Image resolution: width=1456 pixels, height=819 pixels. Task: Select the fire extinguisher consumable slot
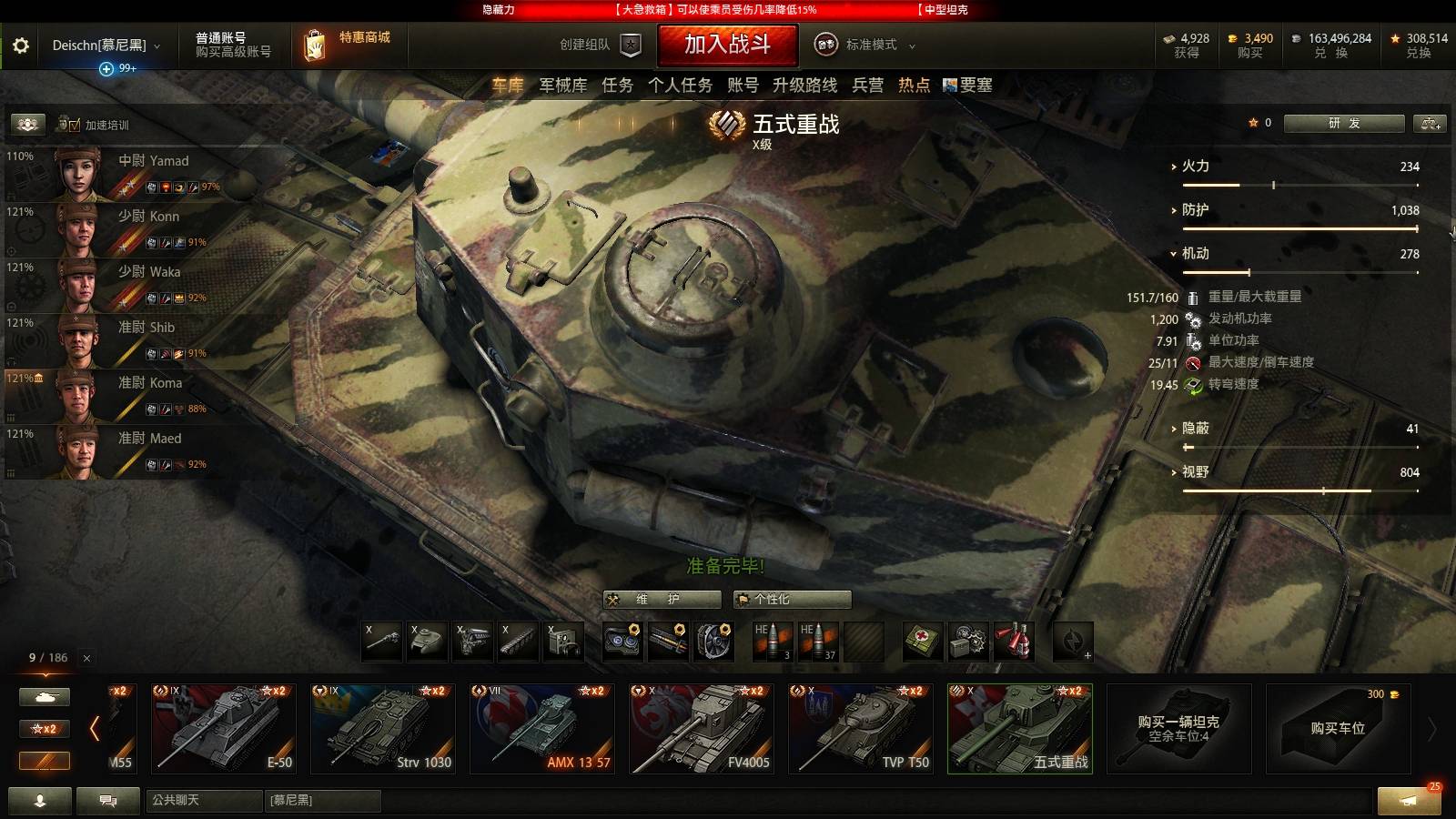(x=1013, y=642)
